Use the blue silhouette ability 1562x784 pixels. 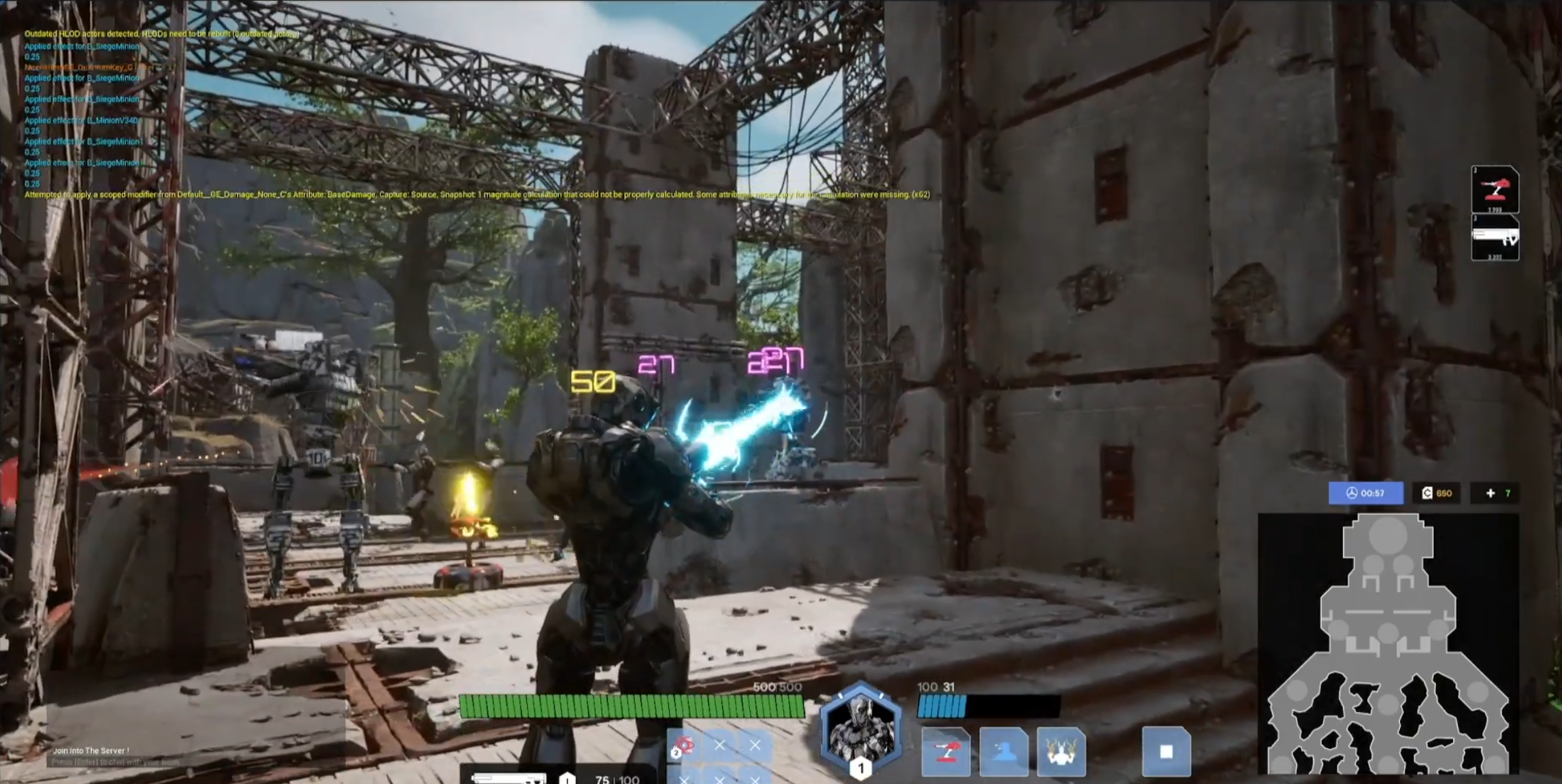point(1003,752)
